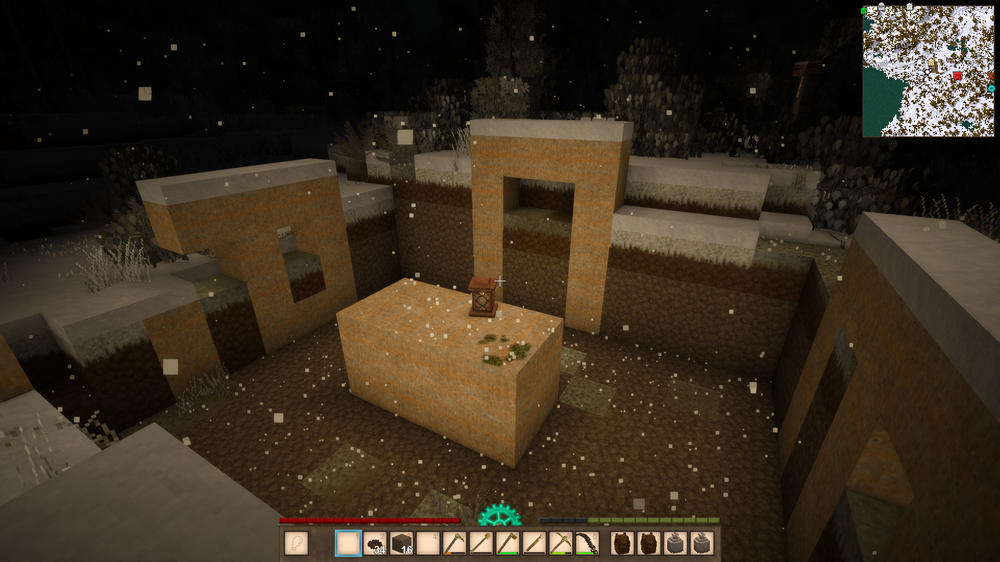Select the red square marker on the minimap
Viewport: 1000px width, 562px height.
(x=957, y=75)
